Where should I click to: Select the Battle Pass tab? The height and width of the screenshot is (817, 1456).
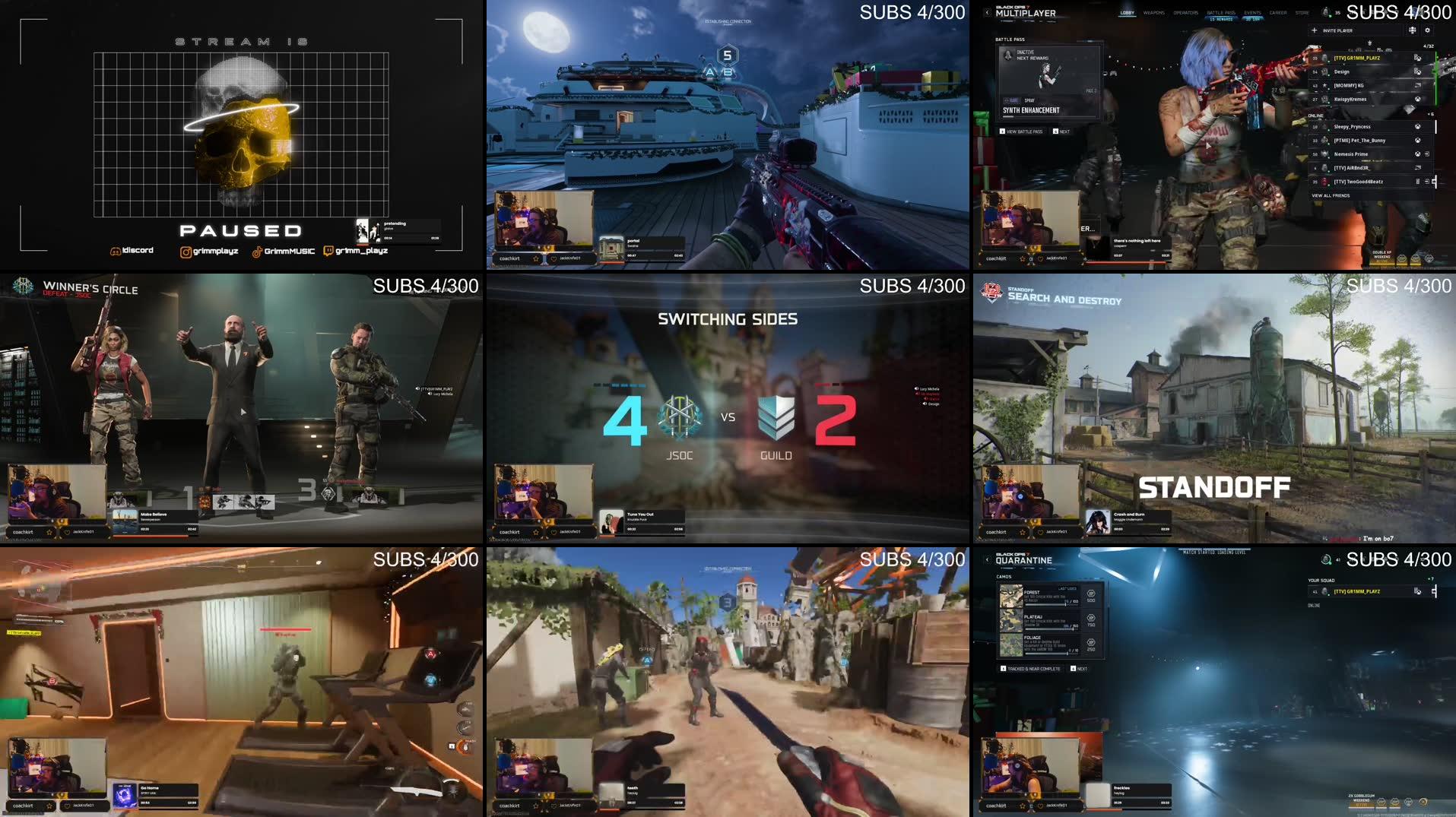tap(1221, 13)
